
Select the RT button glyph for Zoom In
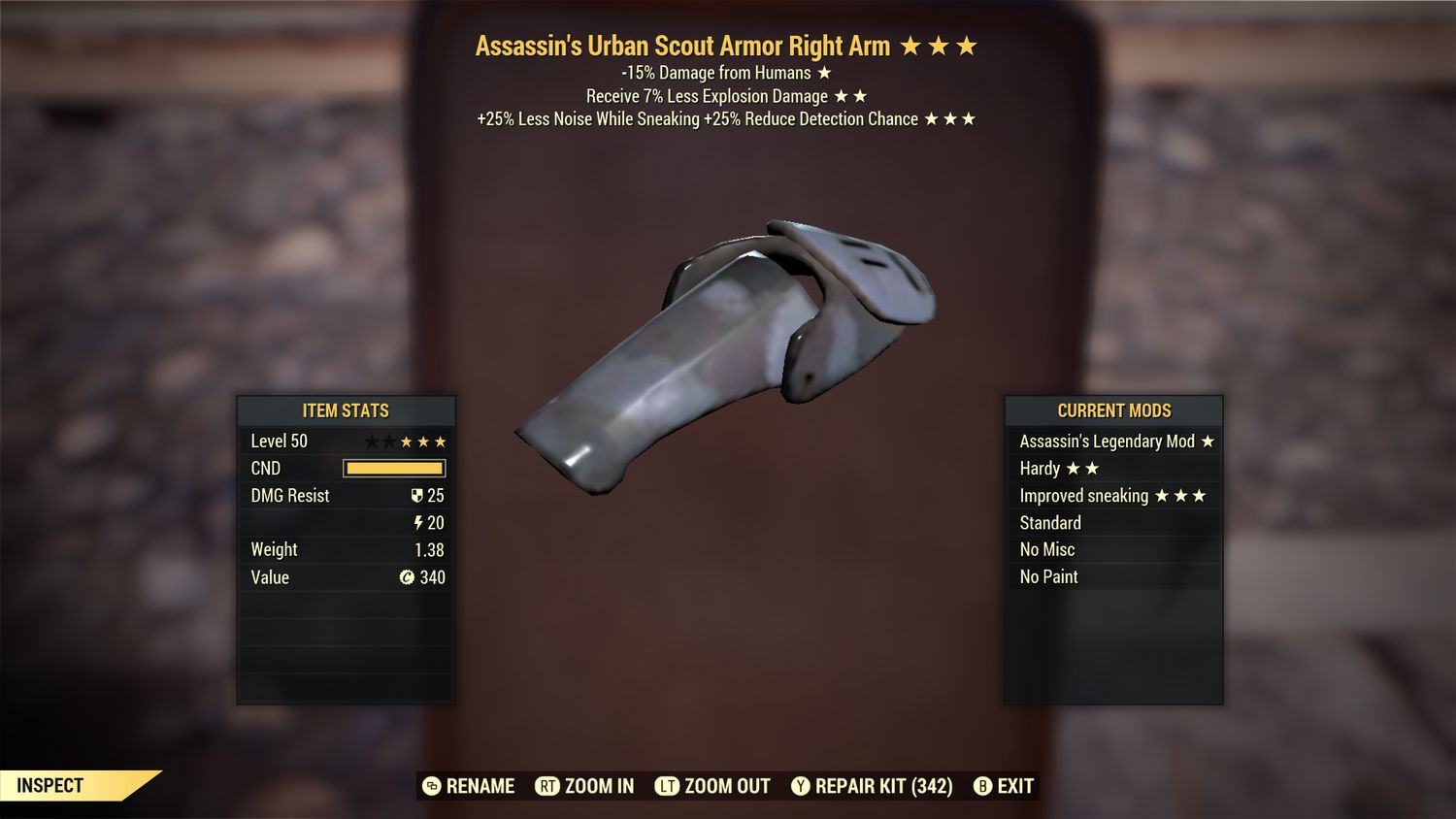coord(548,787)
